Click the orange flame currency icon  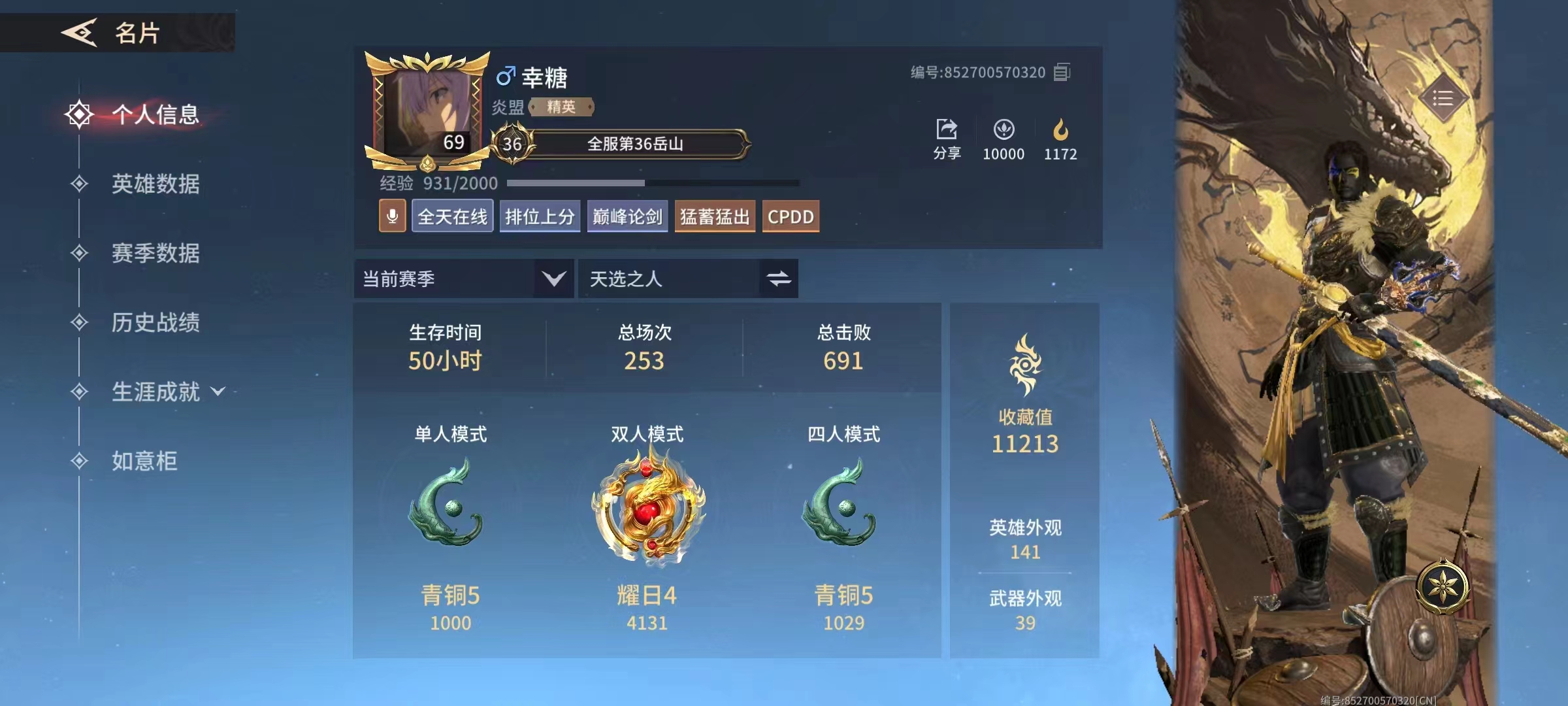[x=1060, y=129]
